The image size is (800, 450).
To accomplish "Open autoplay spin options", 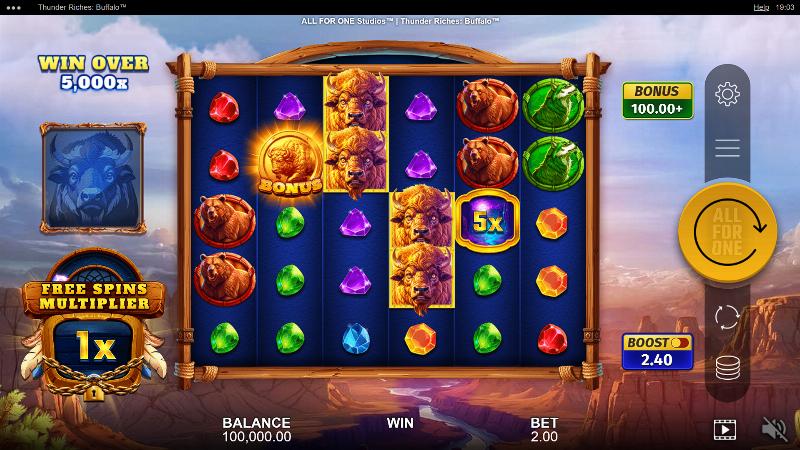I will tap(727, 317).
